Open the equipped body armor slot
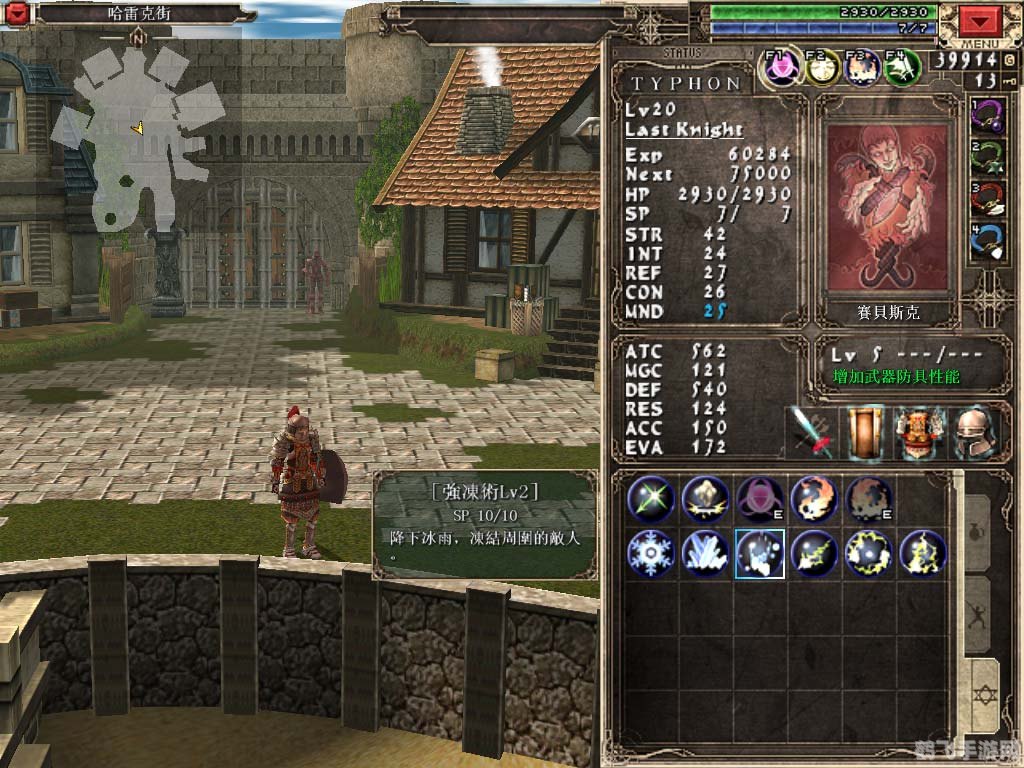 coord(919,432)
